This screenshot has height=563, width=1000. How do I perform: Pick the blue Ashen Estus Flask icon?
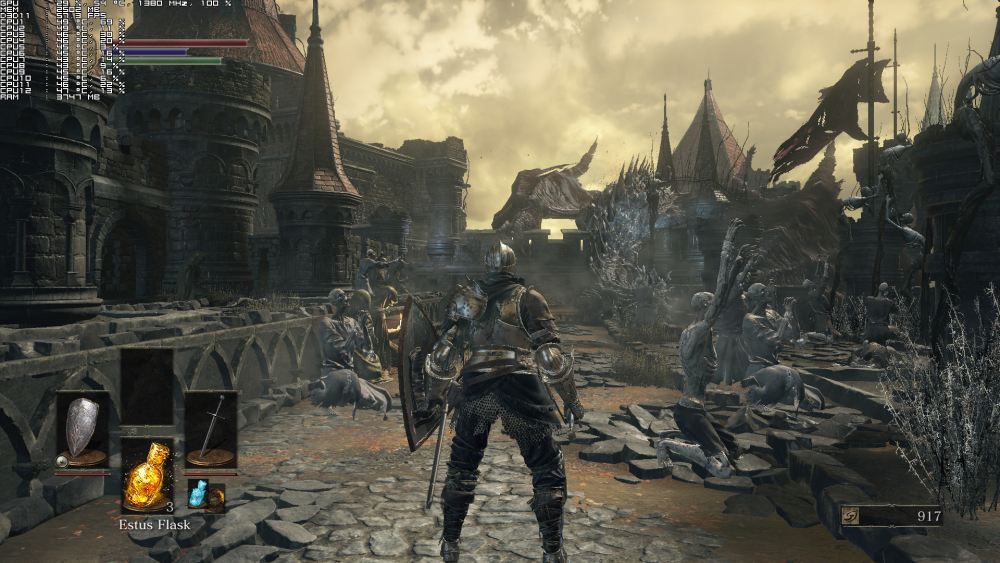click(199, 493)
